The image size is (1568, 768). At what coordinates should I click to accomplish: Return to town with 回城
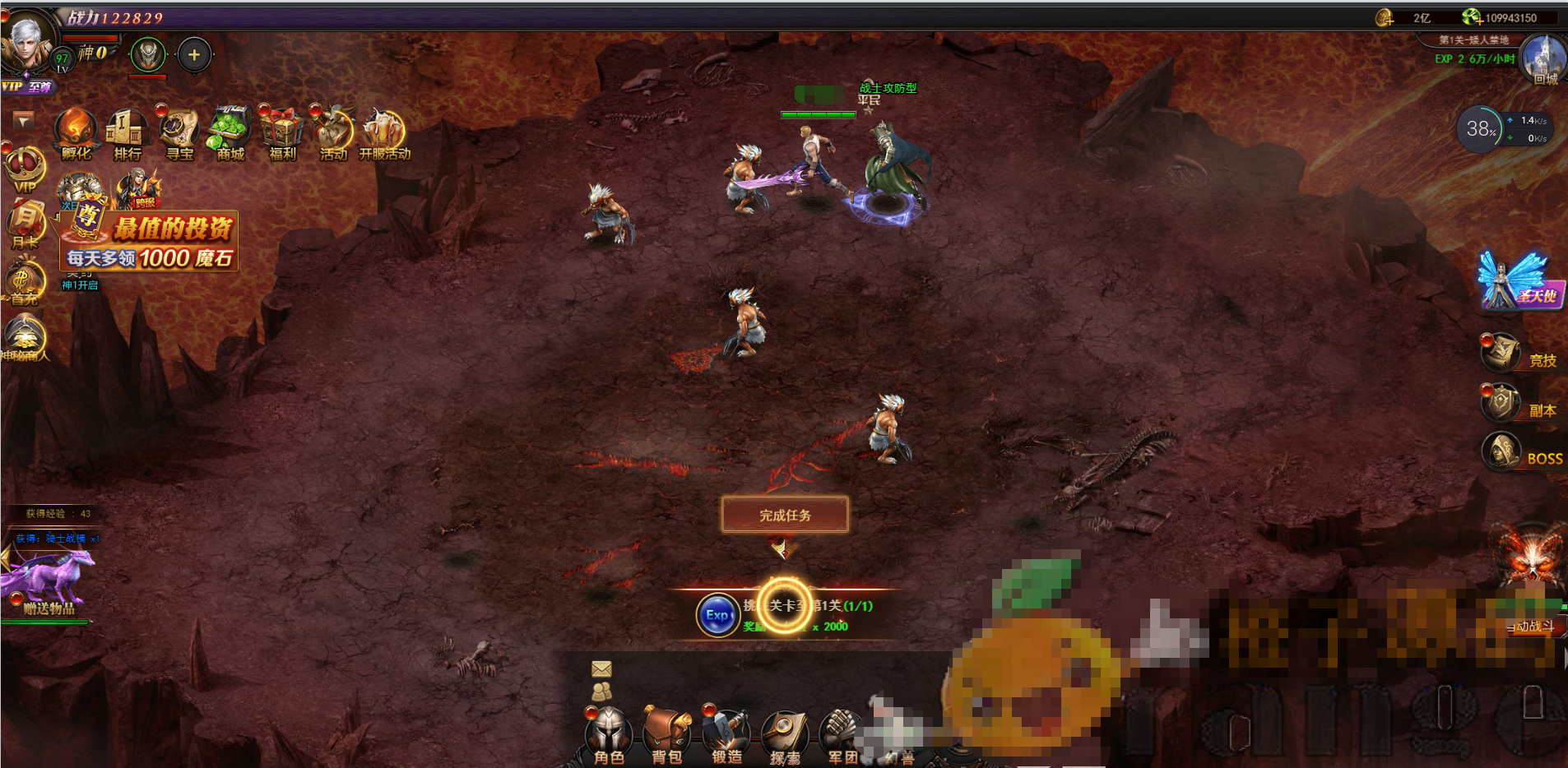pos(1543,60)
